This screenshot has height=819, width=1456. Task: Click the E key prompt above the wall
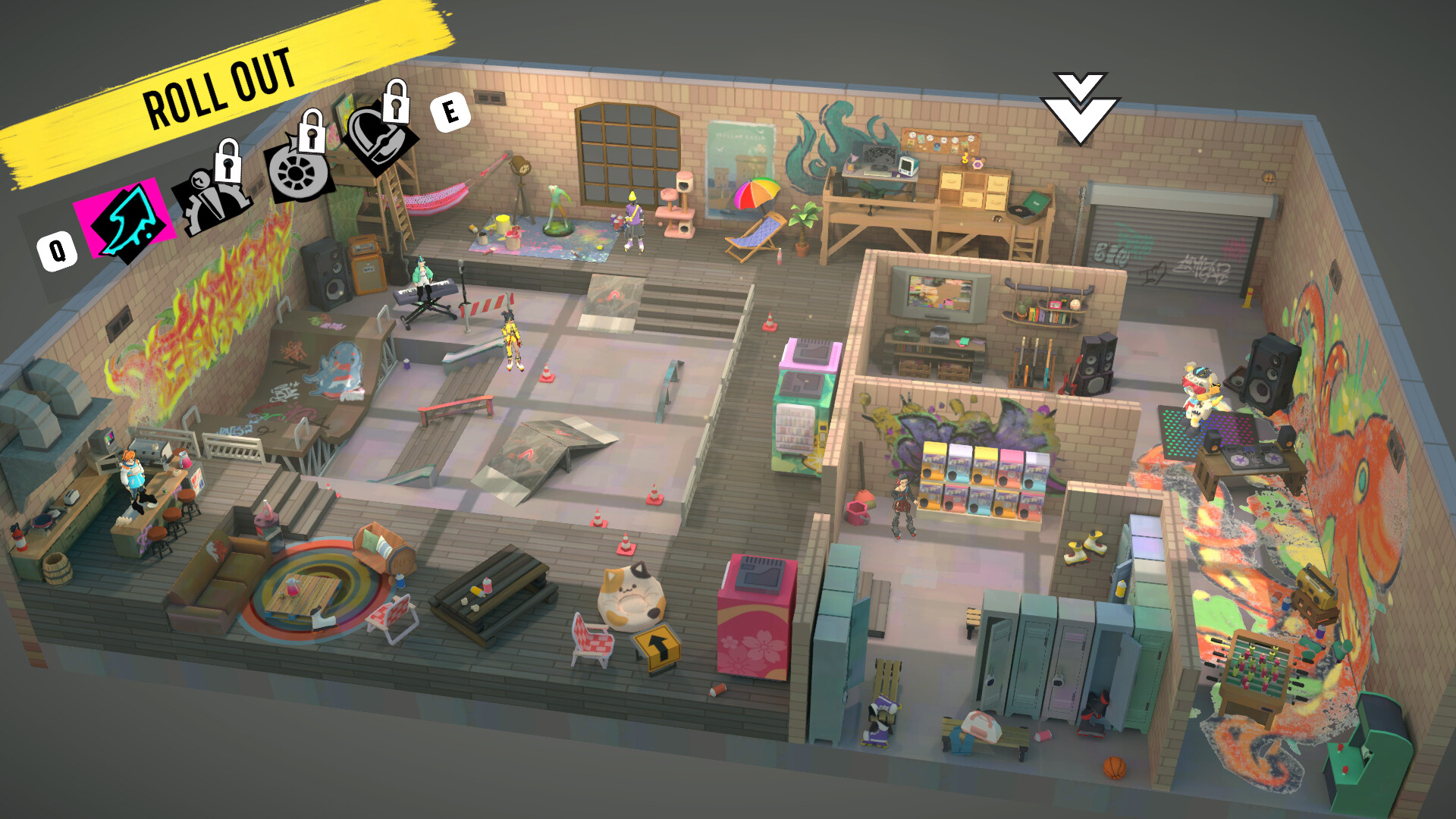(x=451, y=112)
